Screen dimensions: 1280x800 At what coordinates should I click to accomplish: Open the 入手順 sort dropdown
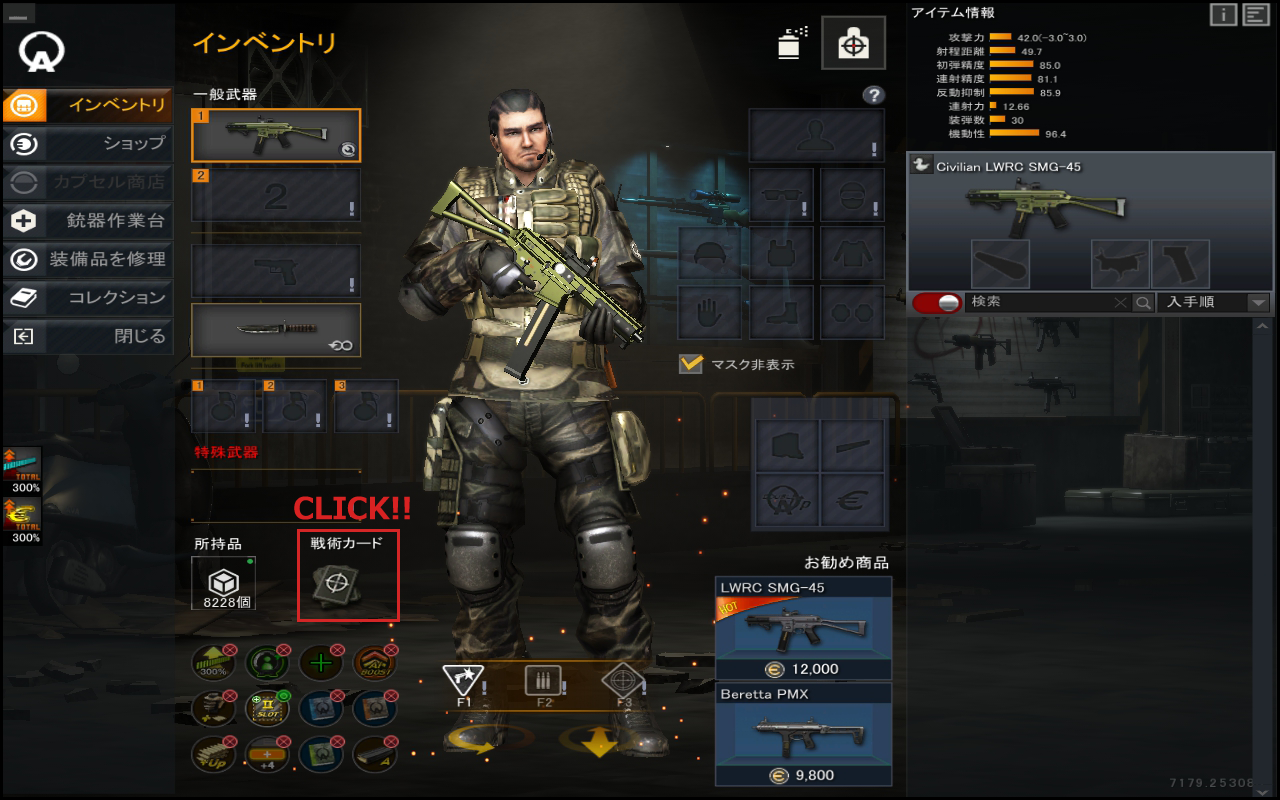pyautogui.click(x=1213, y=302)
